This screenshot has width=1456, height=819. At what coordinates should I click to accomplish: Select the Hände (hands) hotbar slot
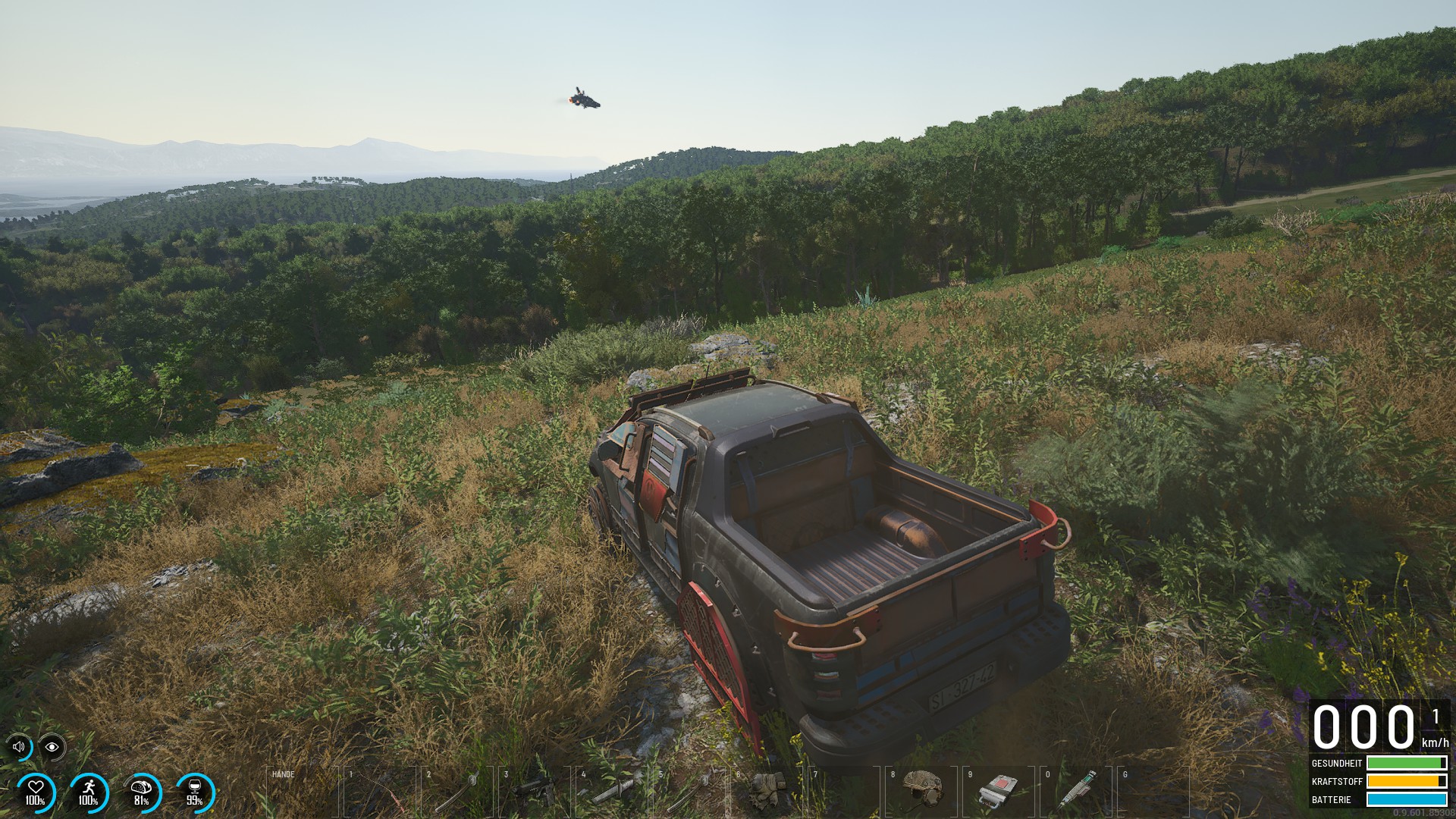click(x=303, y=792)
